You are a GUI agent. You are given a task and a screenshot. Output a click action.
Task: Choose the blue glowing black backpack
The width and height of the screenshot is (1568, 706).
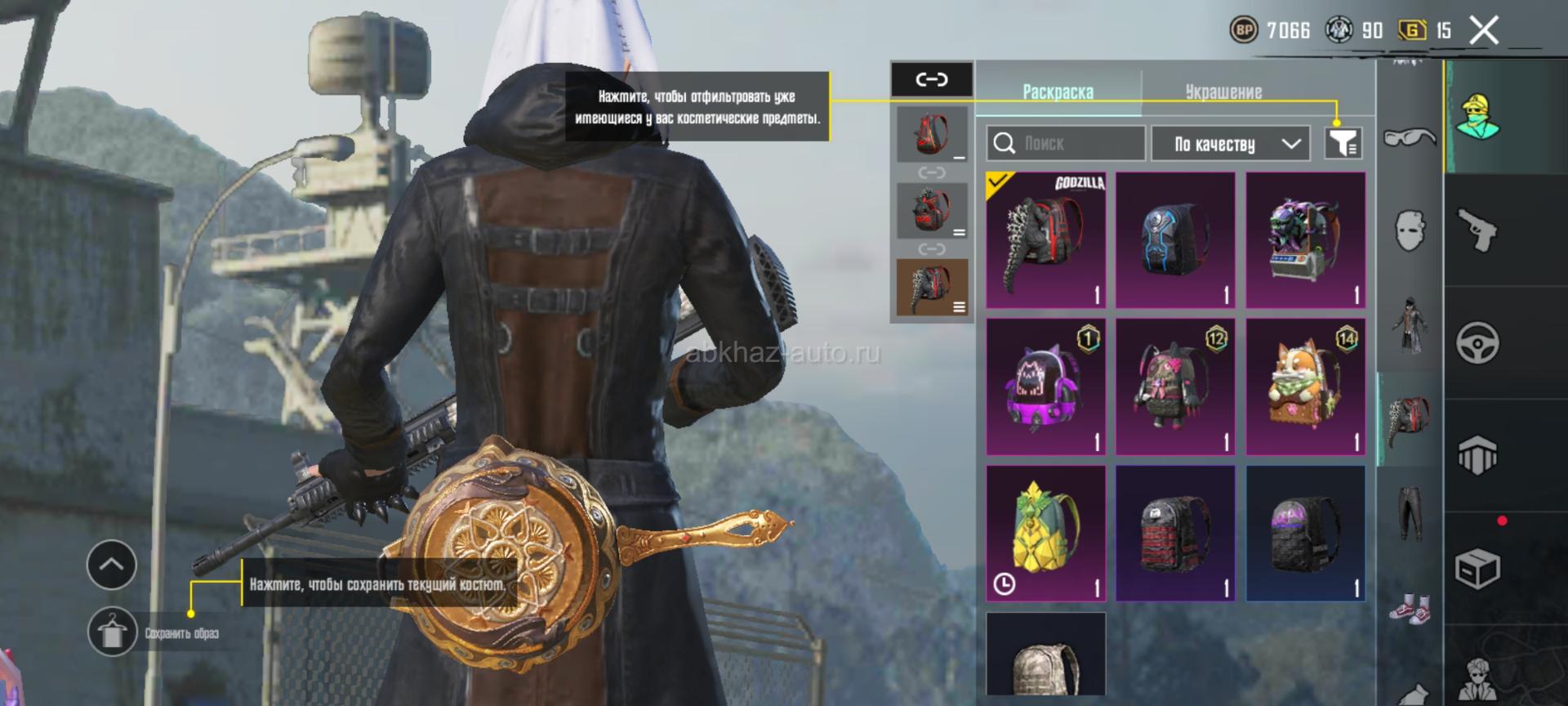(x=1174, y=239)
